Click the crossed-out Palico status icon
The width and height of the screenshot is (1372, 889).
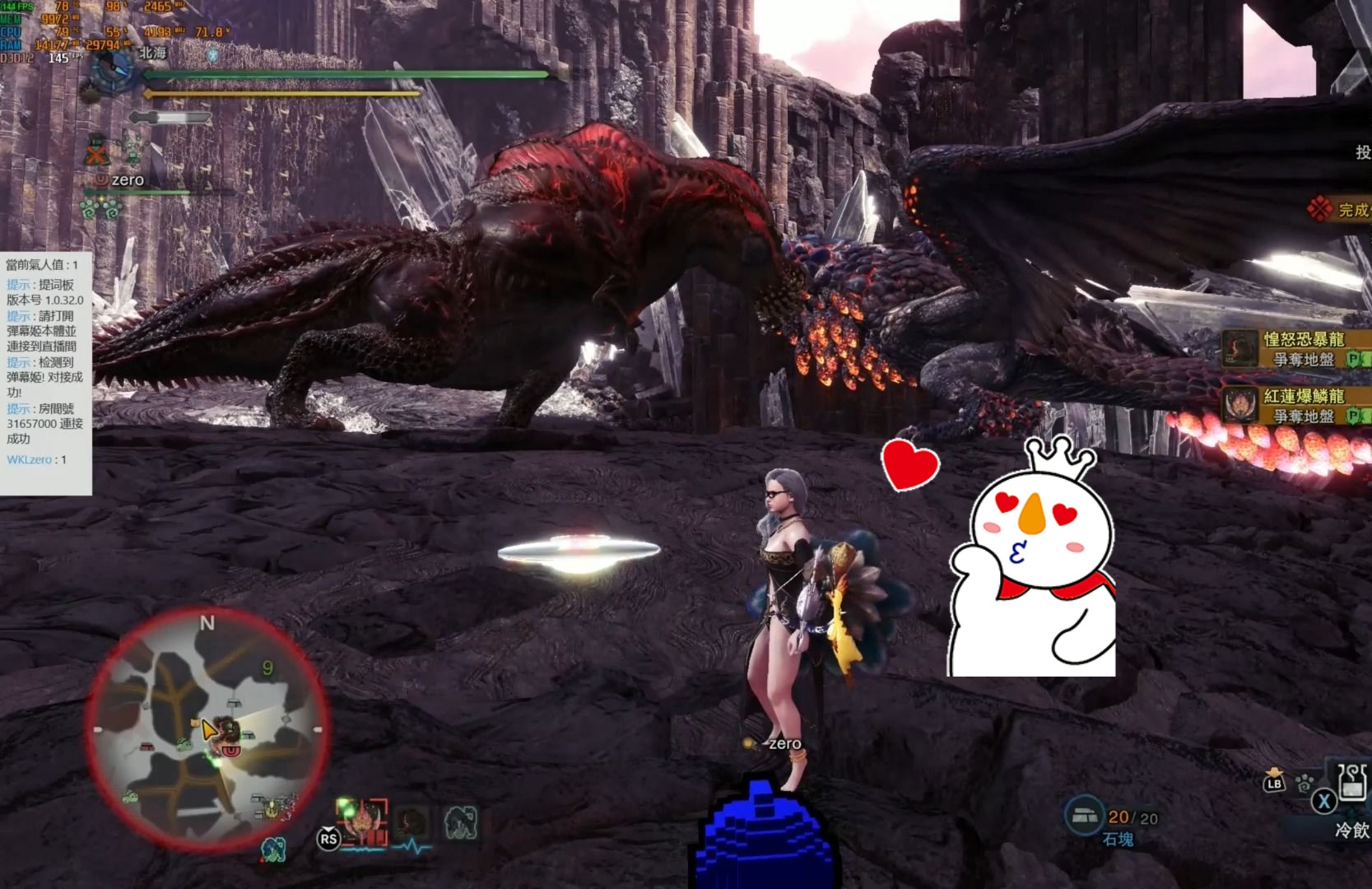[97, 152]
